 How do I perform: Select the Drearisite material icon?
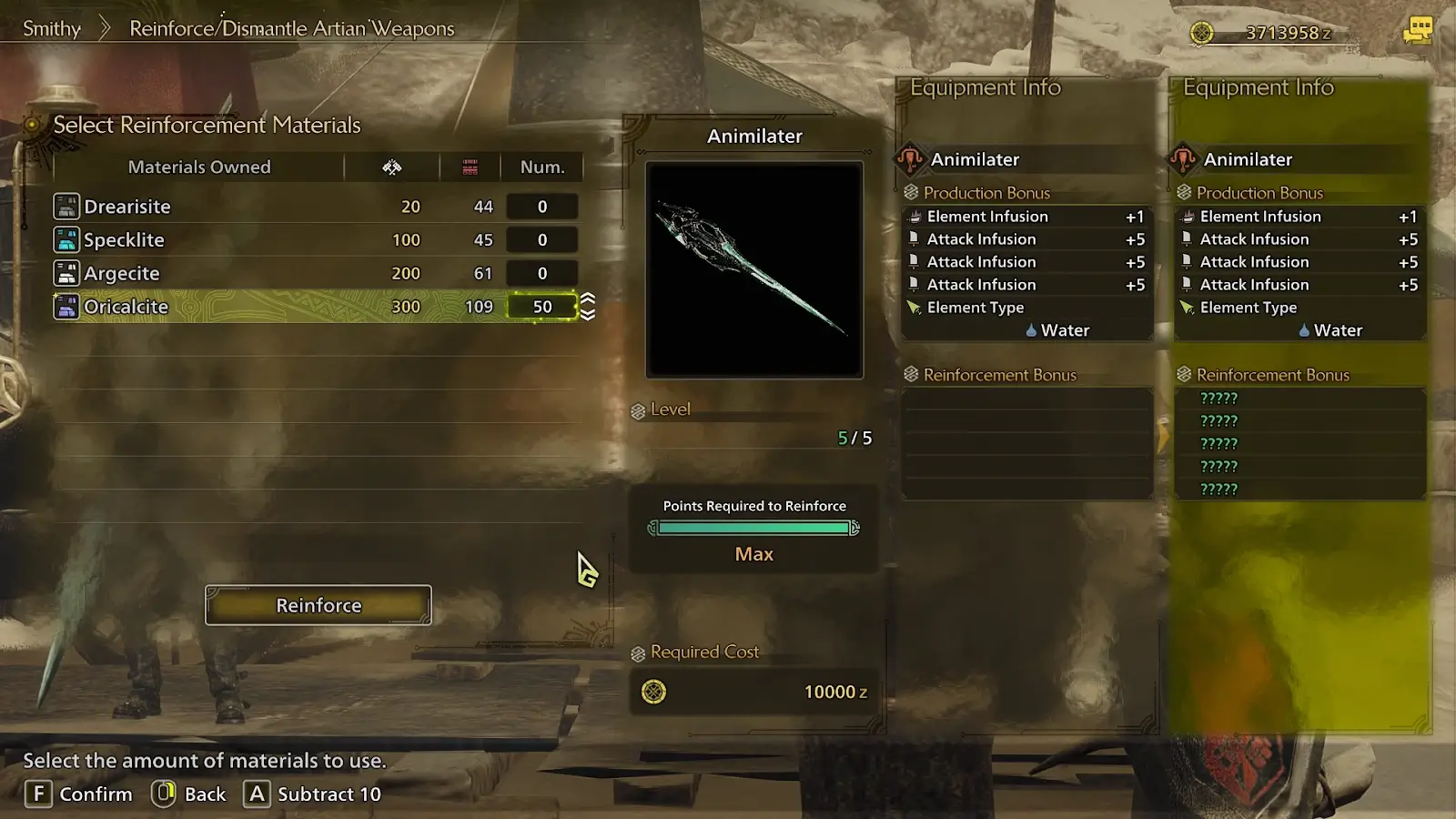point(65,206)
